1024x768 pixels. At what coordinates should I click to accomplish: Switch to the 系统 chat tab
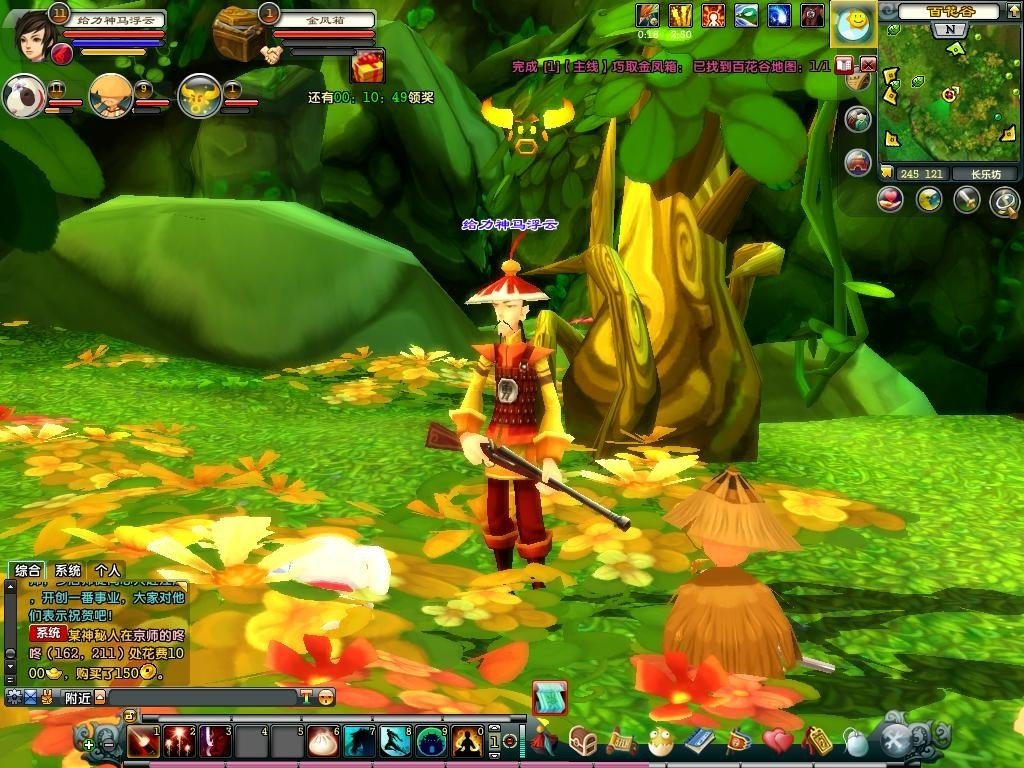point(68,571)
